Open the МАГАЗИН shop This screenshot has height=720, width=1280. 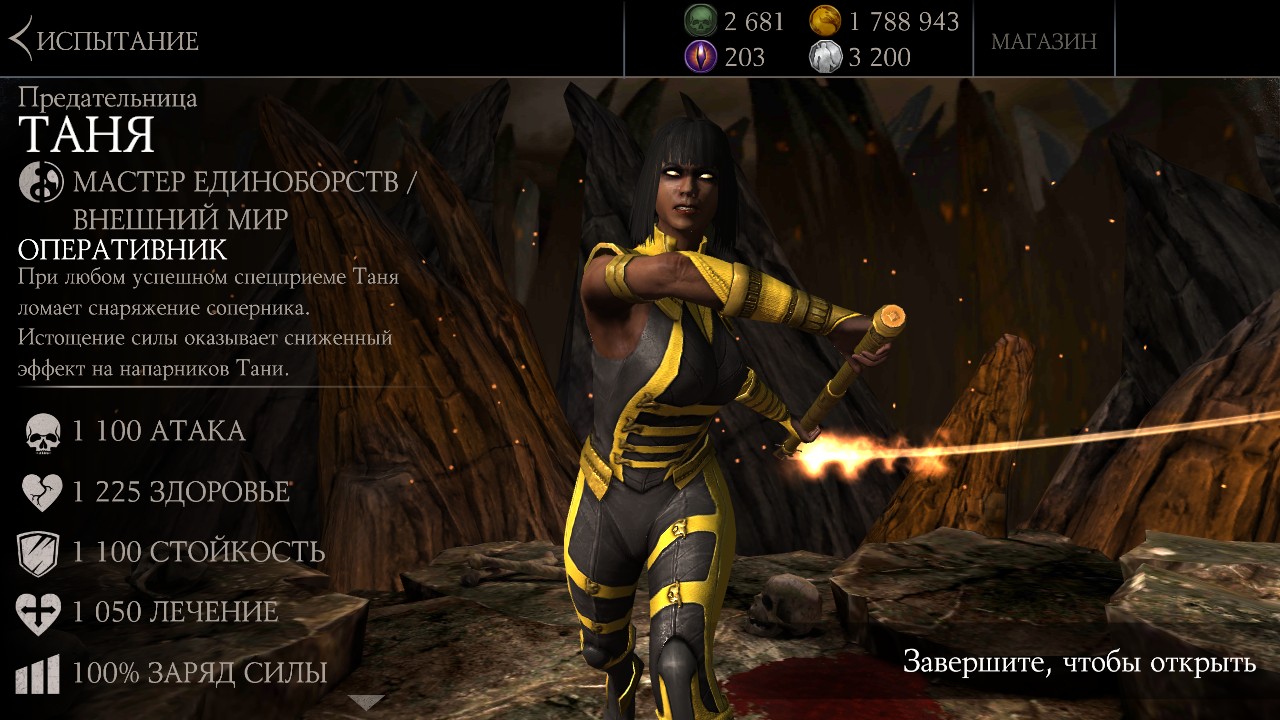(x=1043, y=41)
